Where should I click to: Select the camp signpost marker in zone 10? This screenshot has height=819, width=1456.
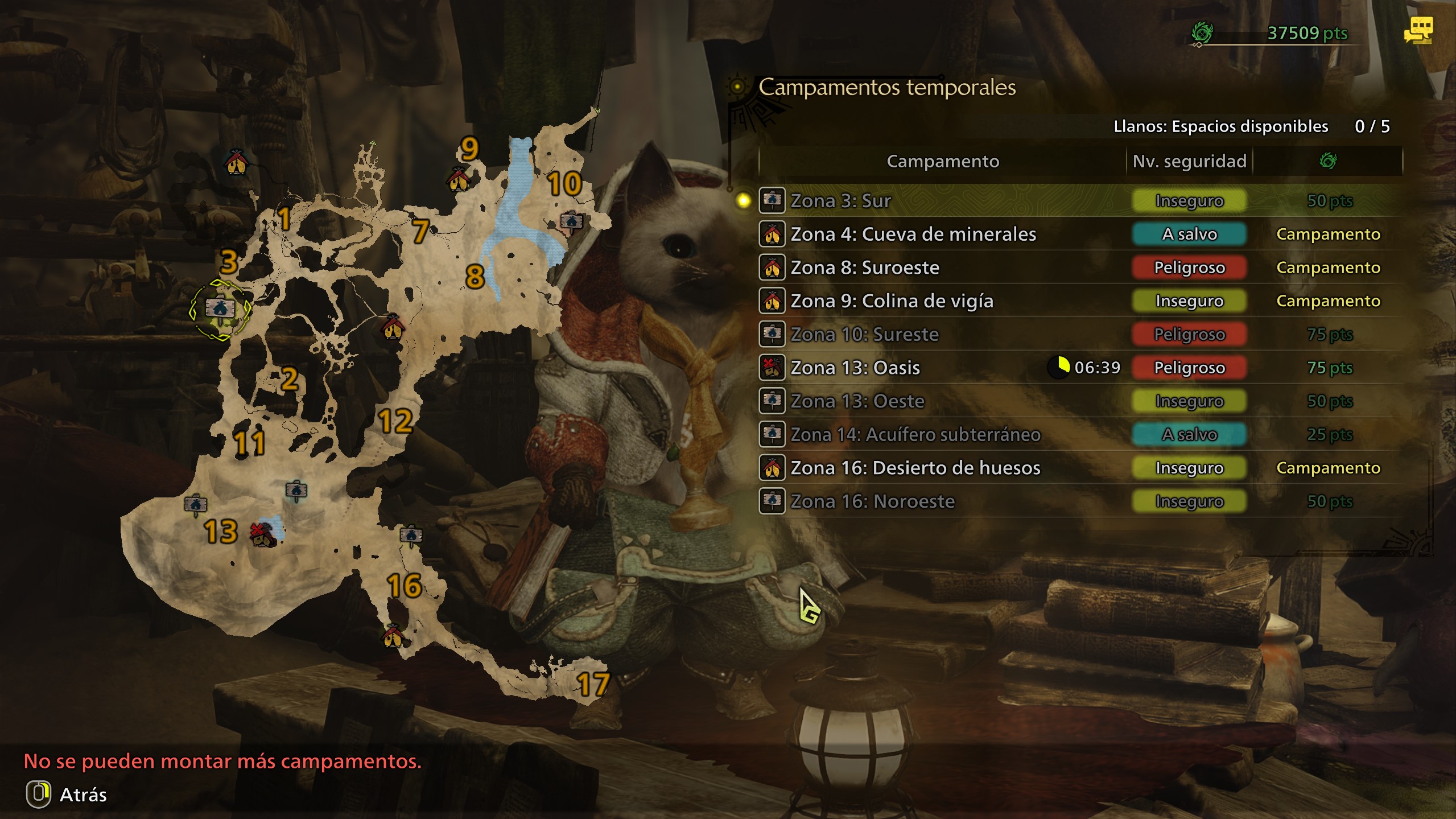571,221
